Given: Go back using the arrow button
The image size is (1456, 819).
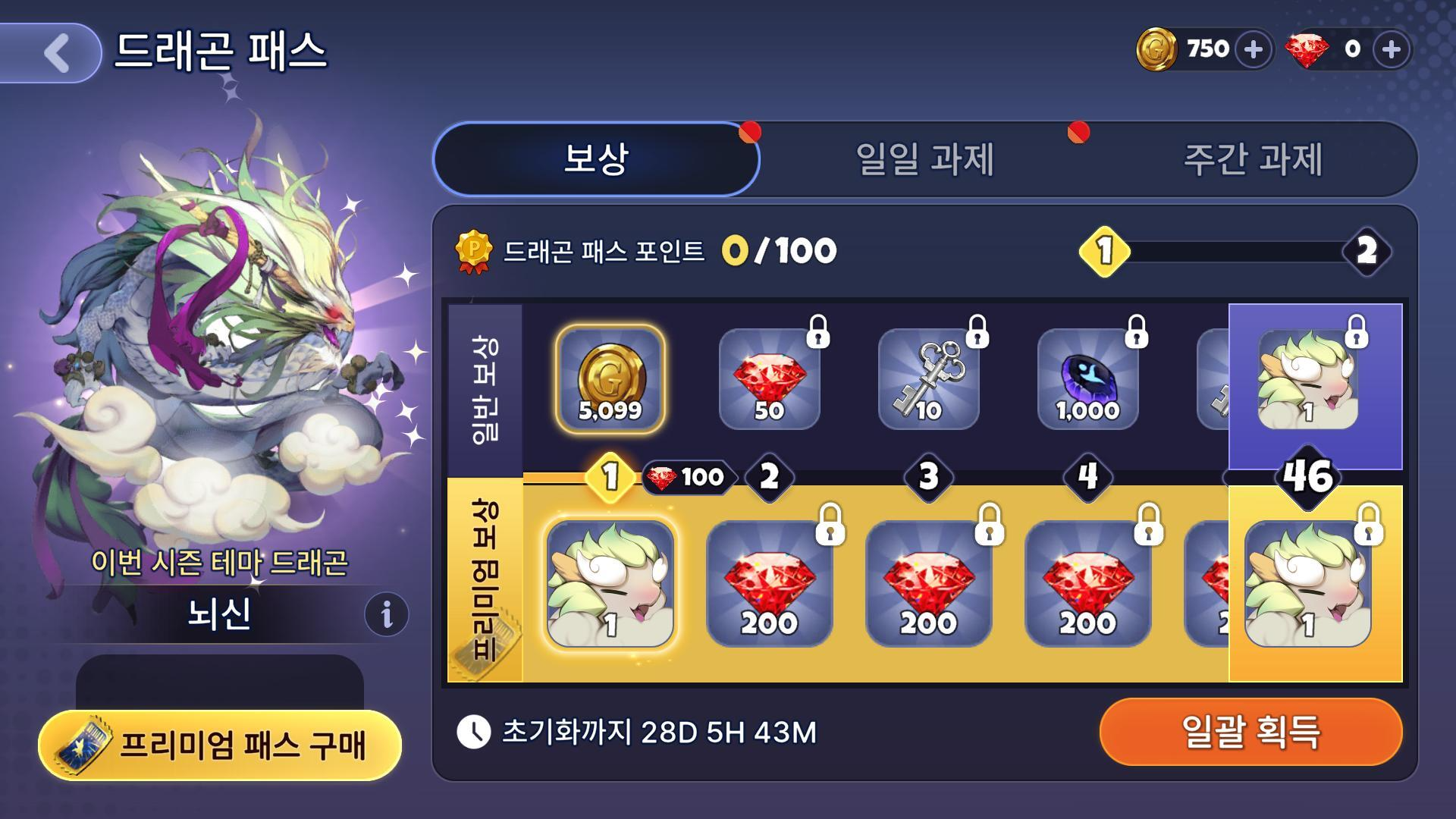Looking at the screenshot, I should (x=55, y=53).
